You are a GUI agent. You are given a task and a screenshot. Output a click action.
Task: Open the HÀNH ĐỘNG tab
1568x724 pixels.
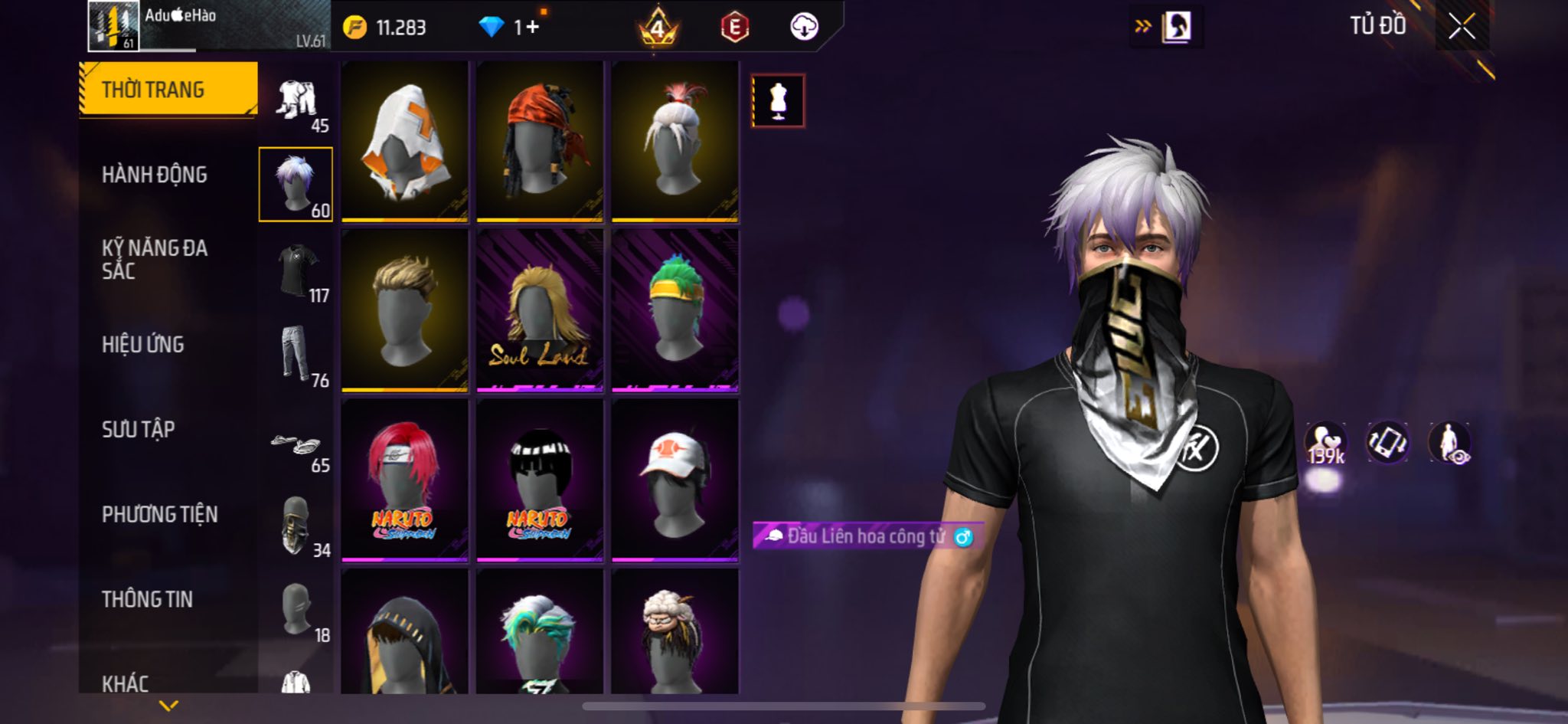(x=154, y=175)
